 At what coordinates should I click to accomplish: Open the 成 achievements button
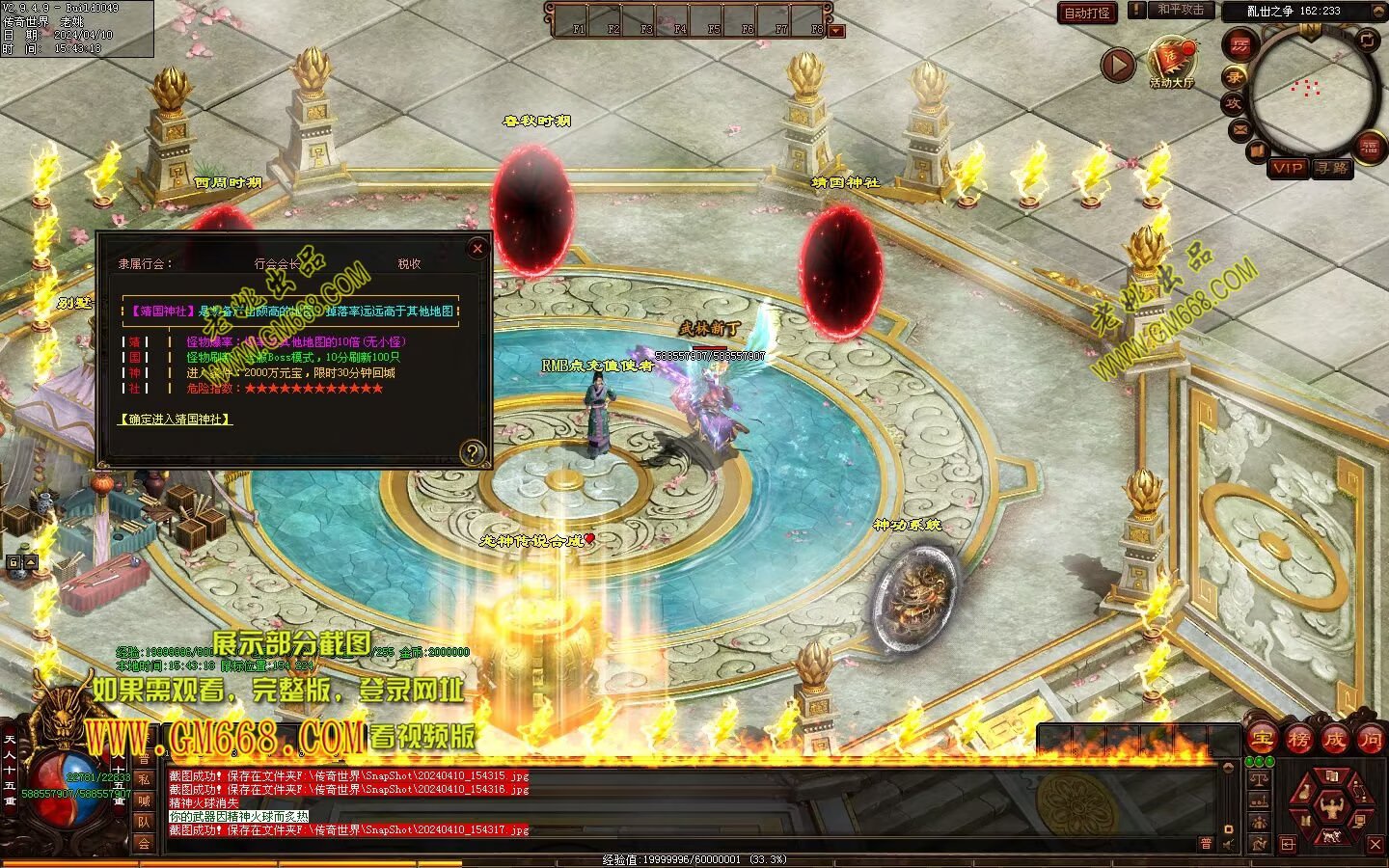pos(1334,740)
